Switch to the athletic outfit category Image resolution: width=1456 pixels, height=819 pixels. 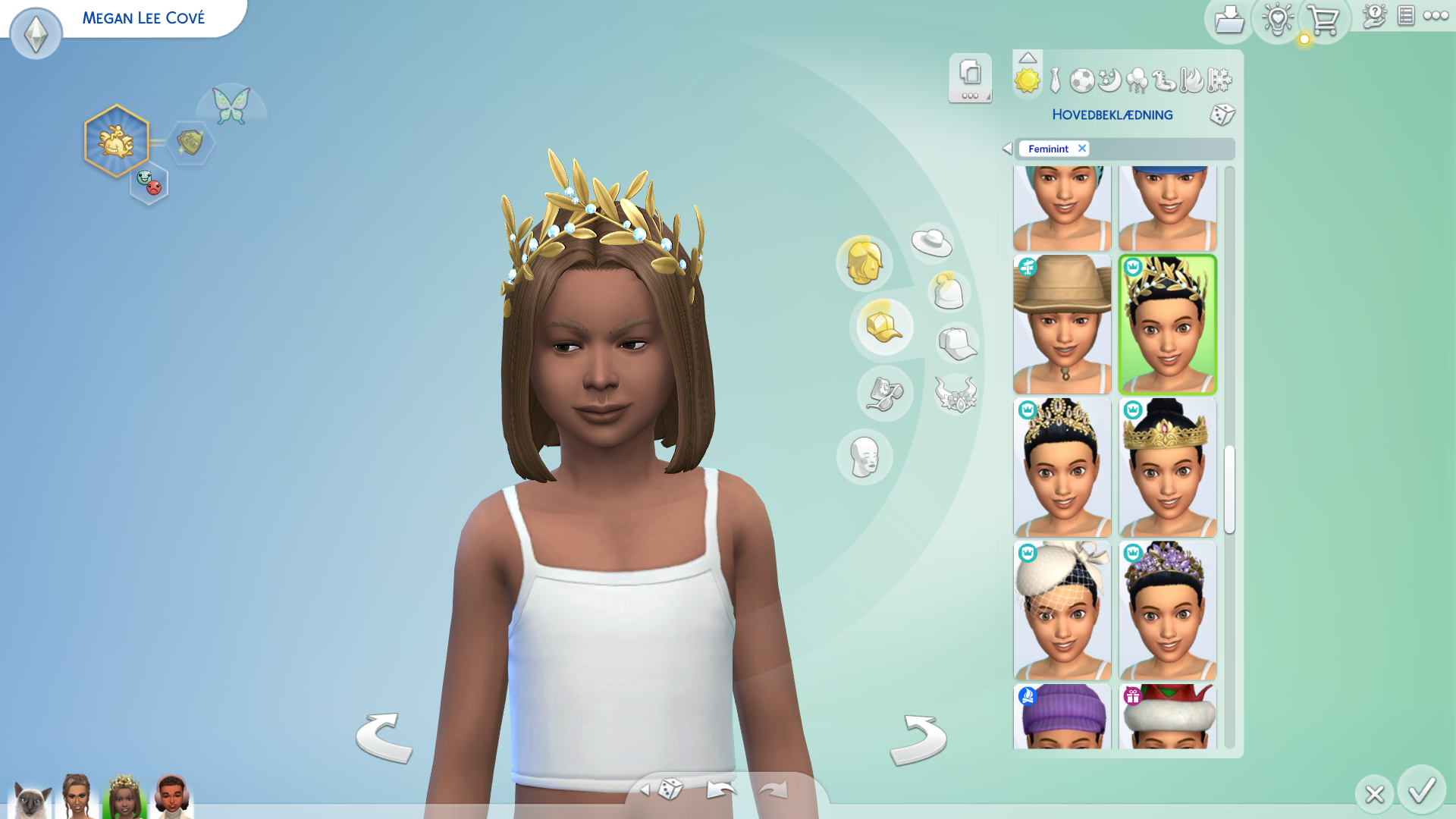1082,80
